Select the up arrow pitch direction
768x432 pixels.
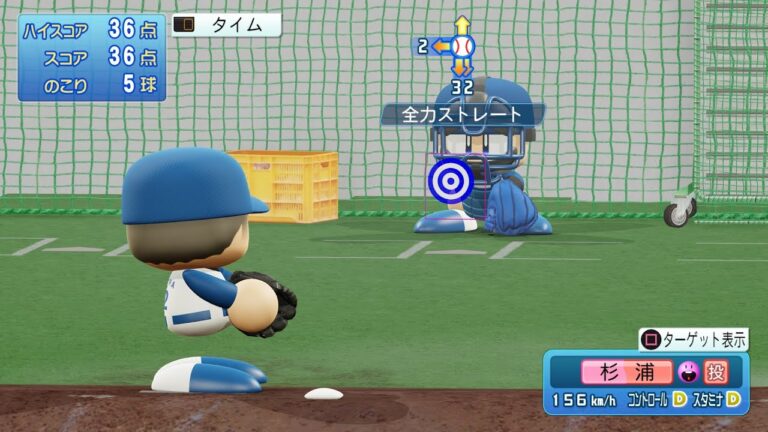click(461, 25)
